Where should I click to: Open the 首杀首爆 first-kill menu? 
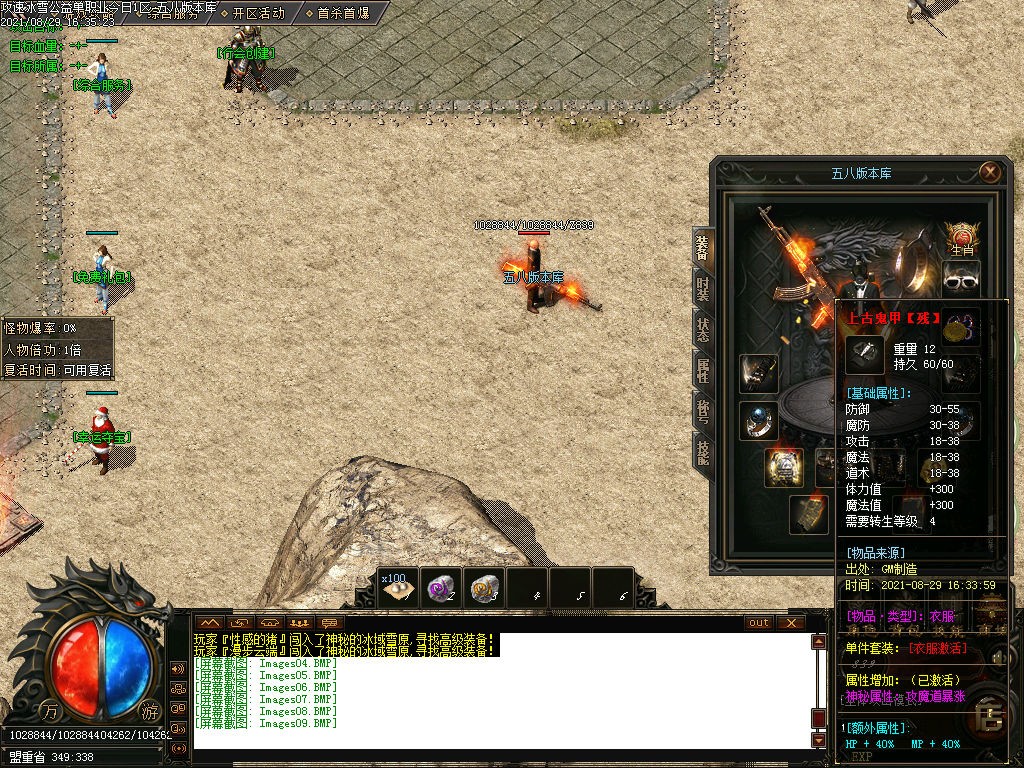click(337, 13)
